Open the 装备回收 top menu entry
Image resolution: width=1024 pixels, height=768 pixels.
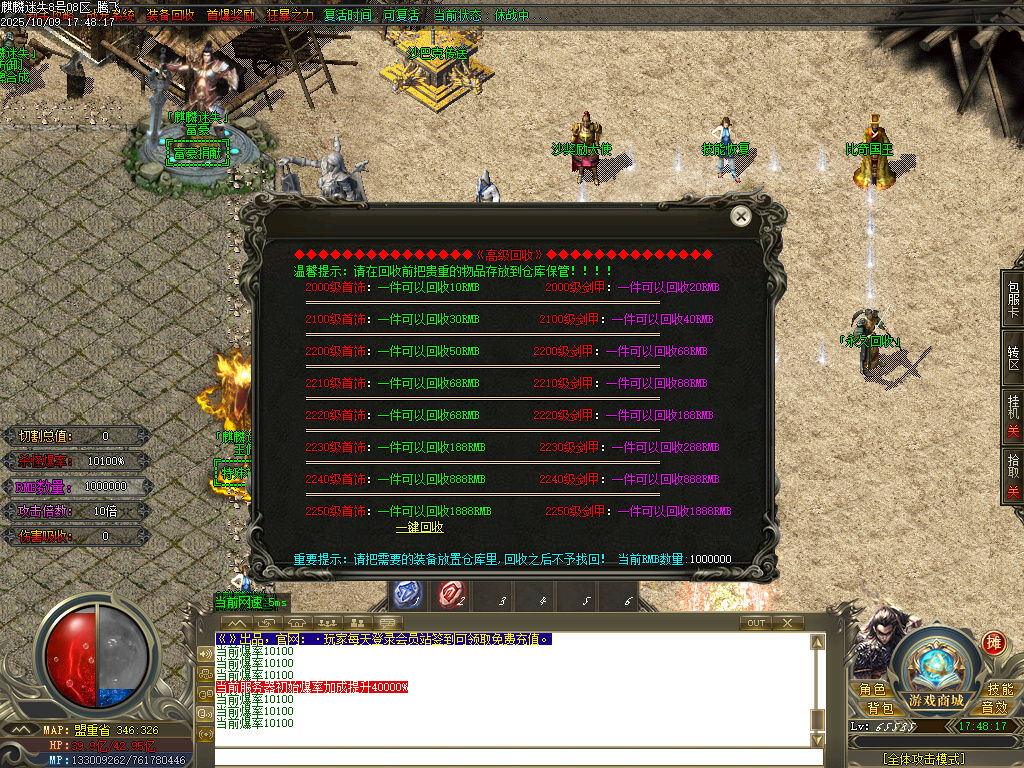click(x=171, y=16)
